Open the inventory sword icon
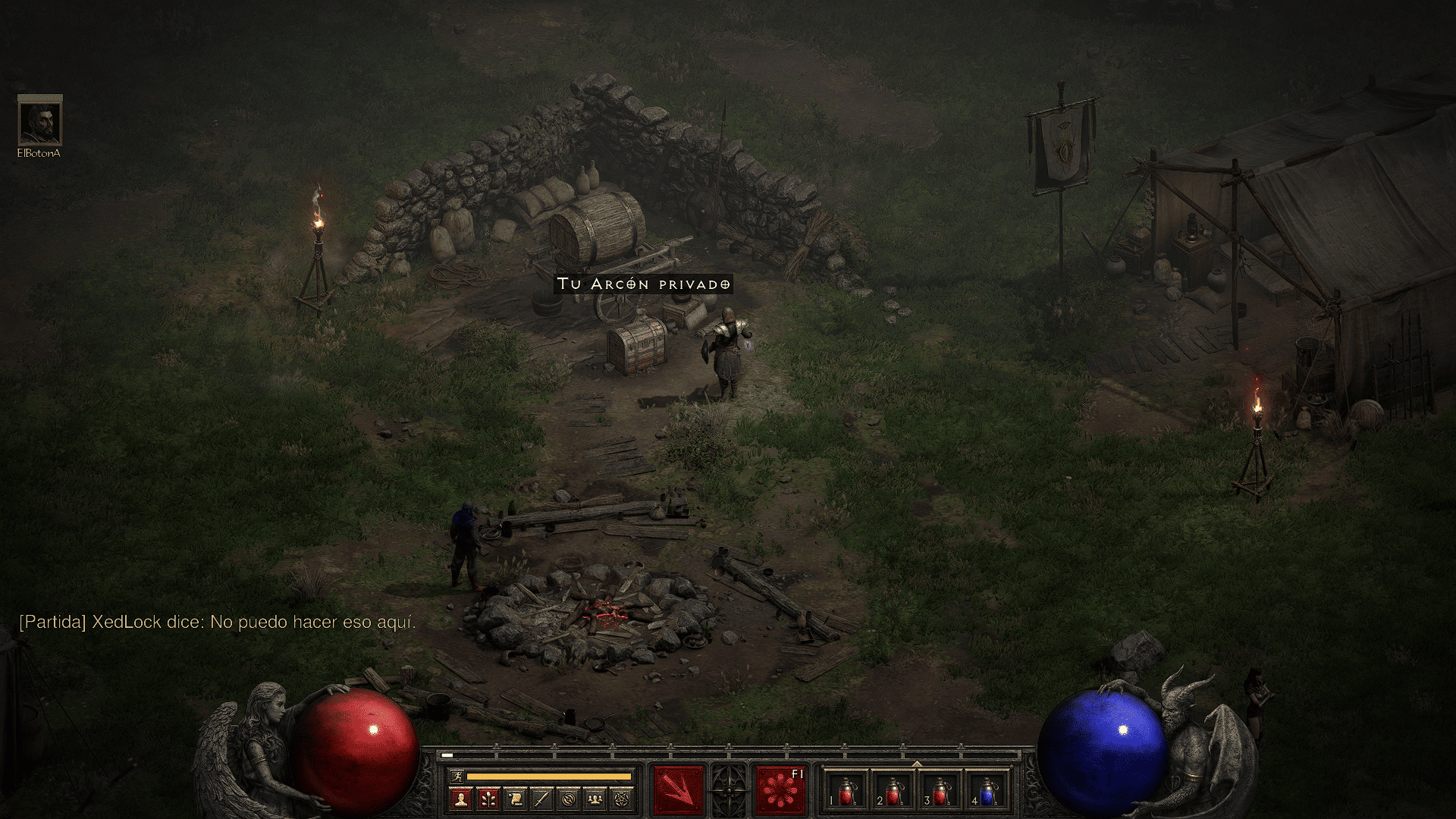 coord(542,799)
